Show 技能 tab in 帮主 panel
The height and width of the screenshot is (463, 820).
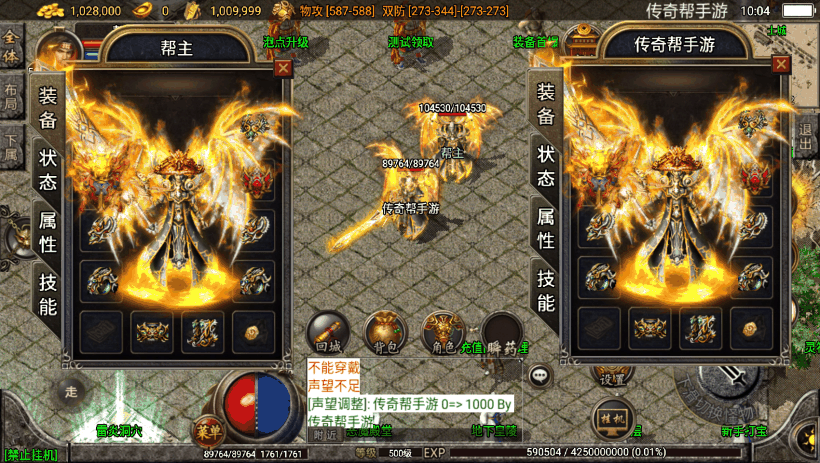coord(48,294)
